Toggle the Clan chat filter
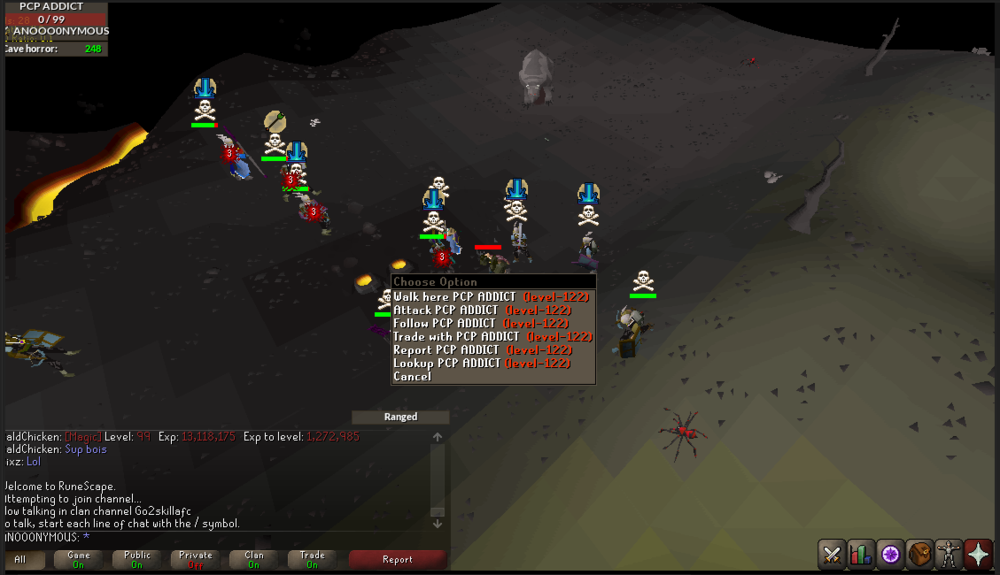This screenshot has height=575, width=1000. (x=254, y=559)
